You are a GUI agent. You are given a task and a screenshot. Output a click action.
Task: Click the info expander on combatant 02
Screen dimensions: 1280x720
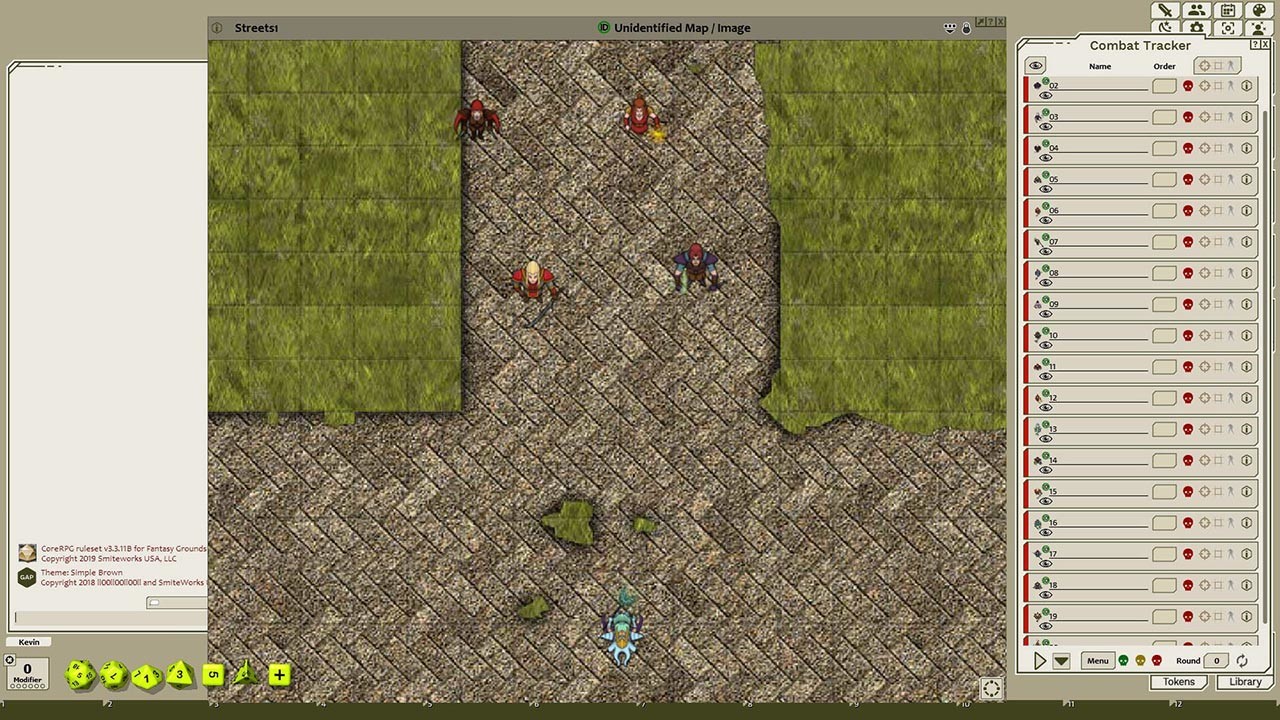(1246, 86)
